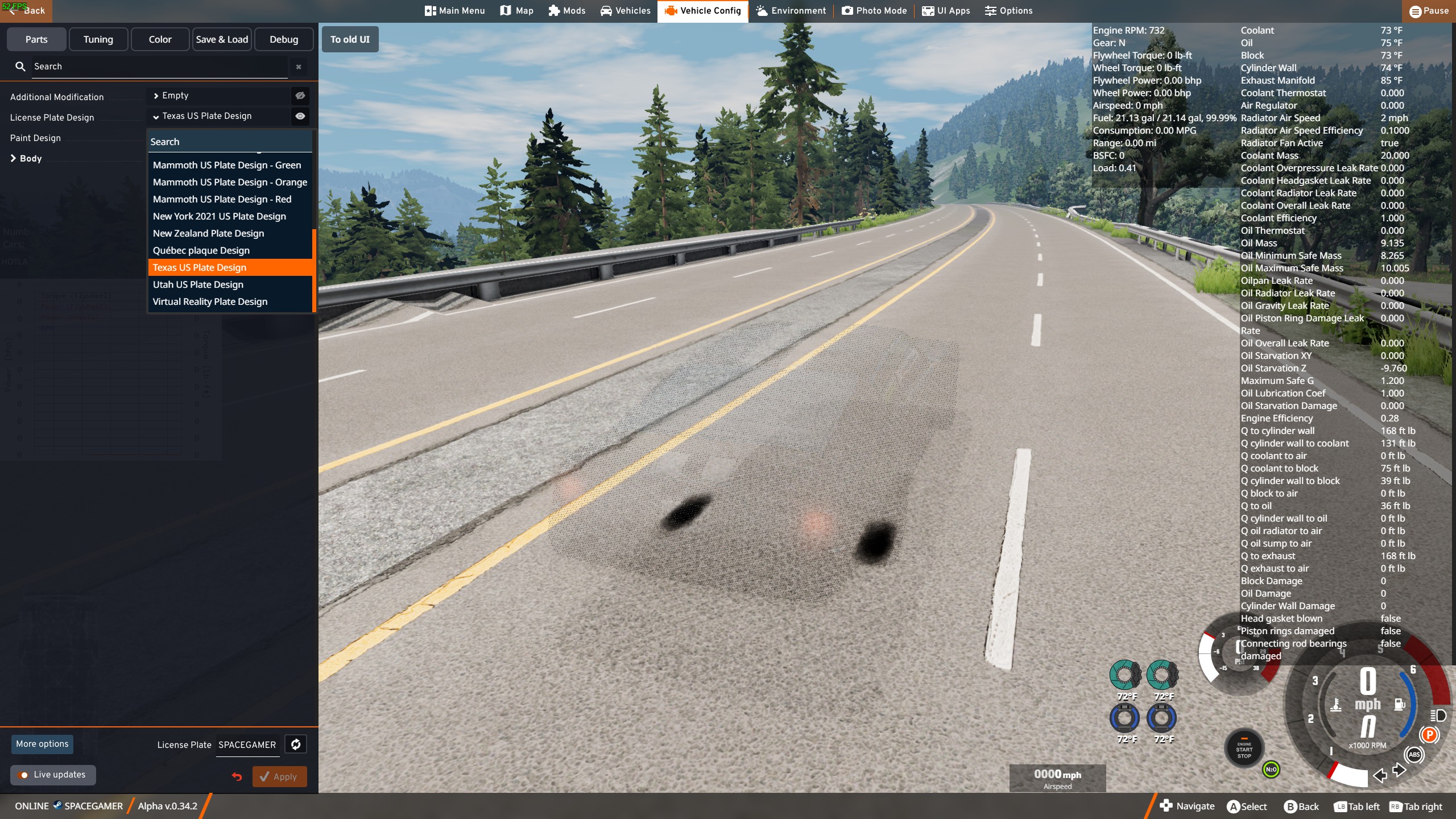Image resolution: width=1456 pixels, height=819 pixels.
Task: Switch to the Debug tab
Action: point(284,39)
